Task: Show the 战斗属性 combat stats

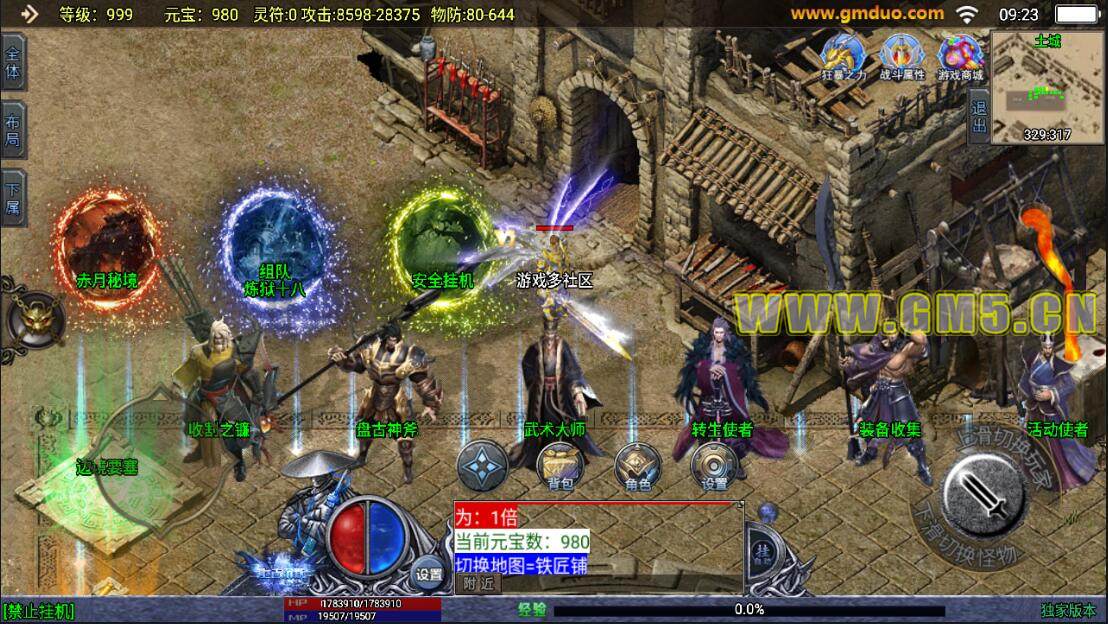Action: coord(901,55)
